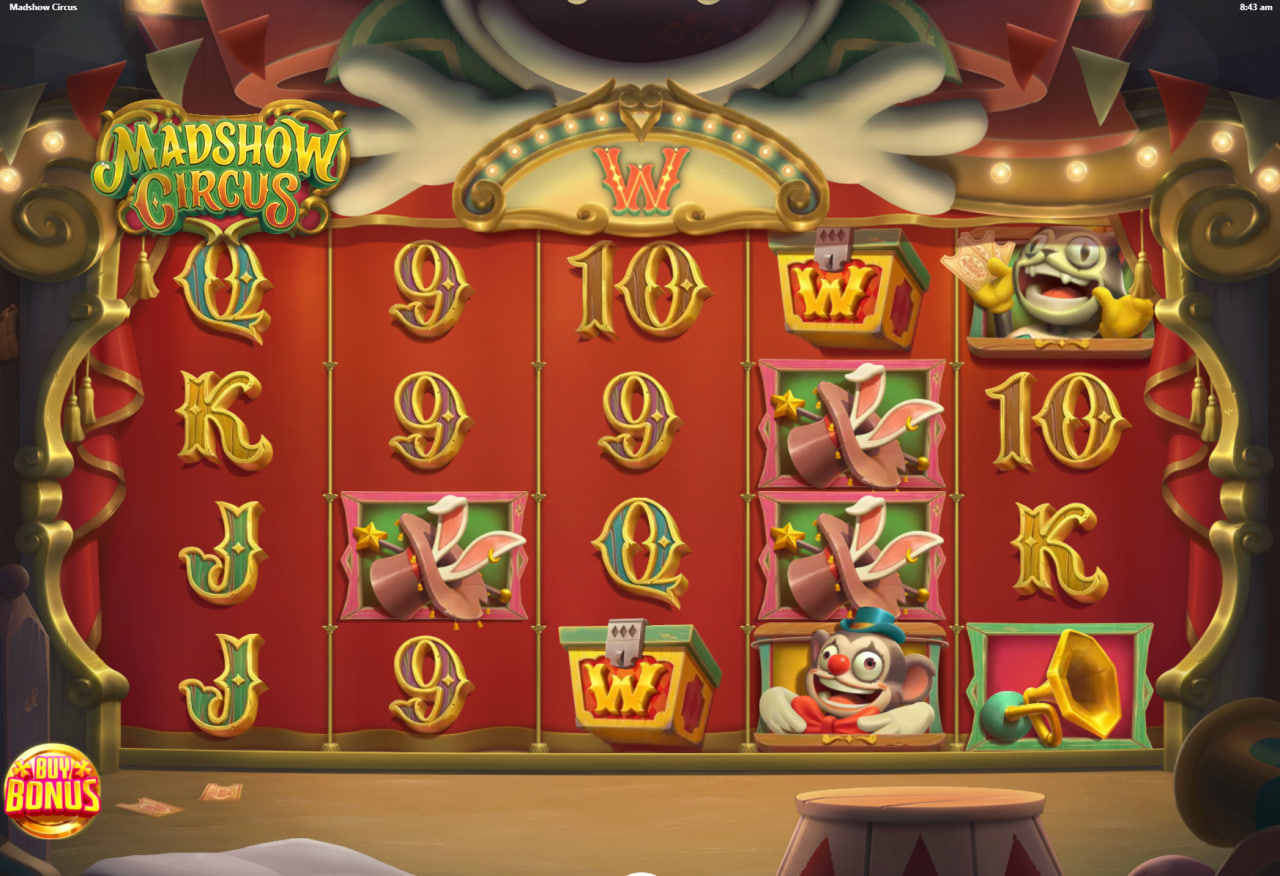
Task: Click the 8:43 am clock display
Action: (1254, 9)
